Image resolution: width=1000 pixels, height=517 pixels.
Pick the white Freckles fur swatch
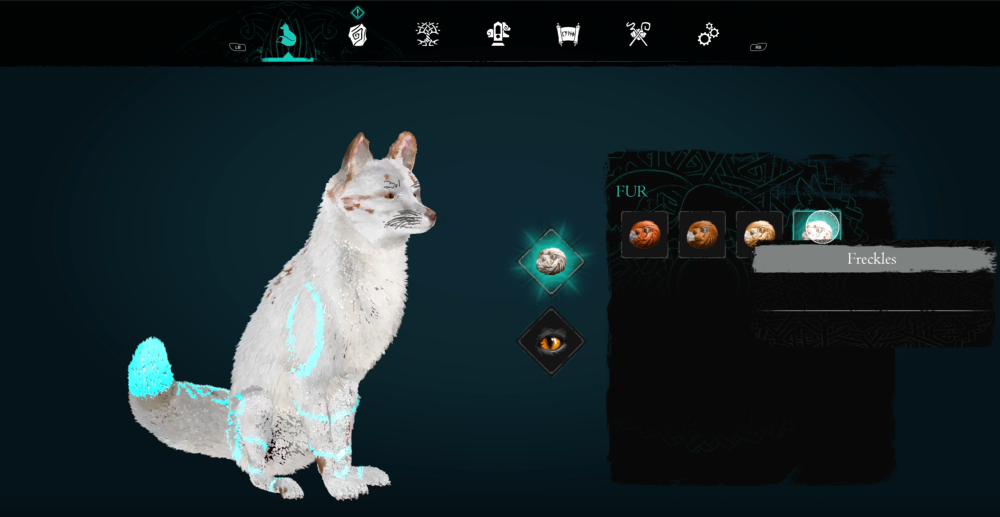pyautogui.click(x=817, y=229)
